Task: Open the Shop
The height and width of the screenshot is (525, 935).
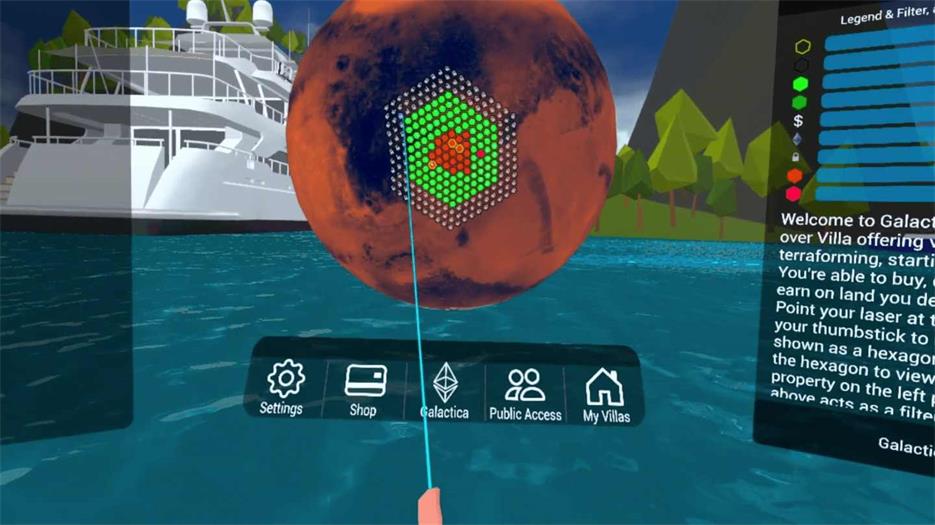Action: click(x=364, y=389)
